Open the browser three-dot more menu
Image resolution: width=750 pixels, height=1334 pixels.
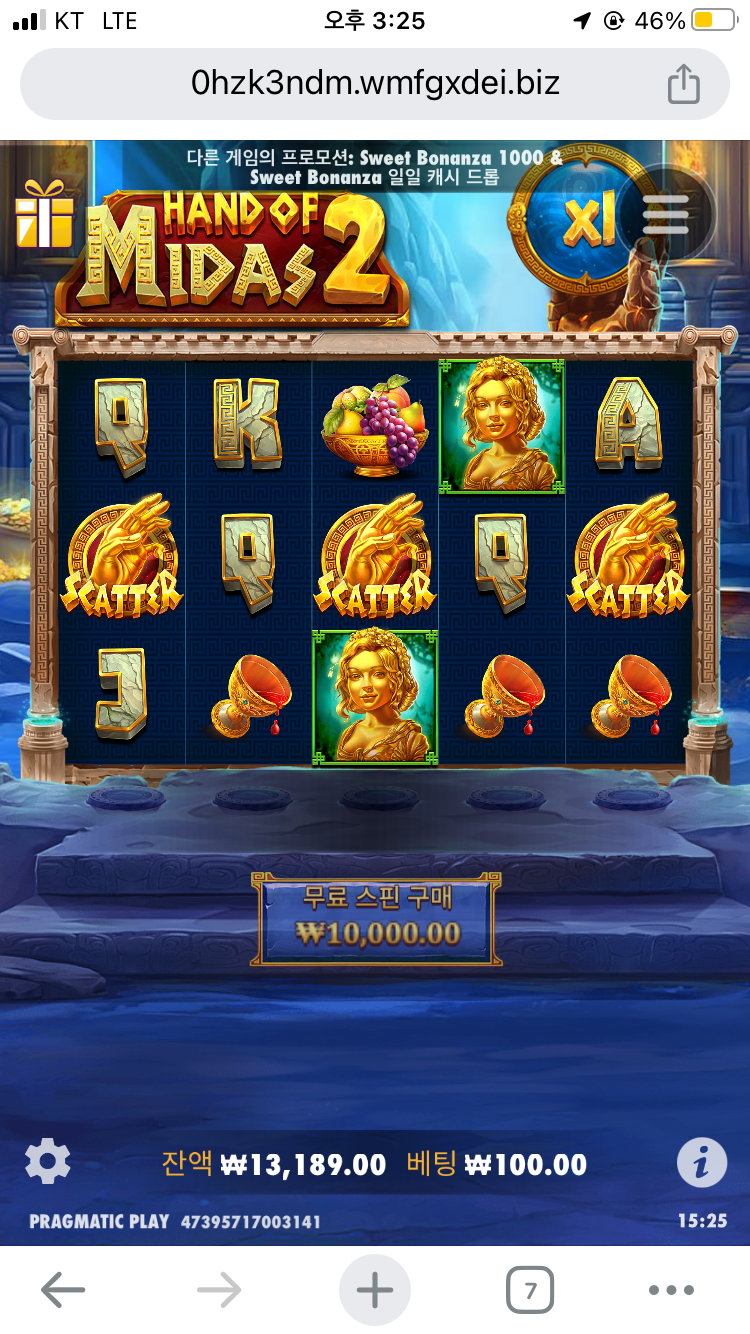671,1290
